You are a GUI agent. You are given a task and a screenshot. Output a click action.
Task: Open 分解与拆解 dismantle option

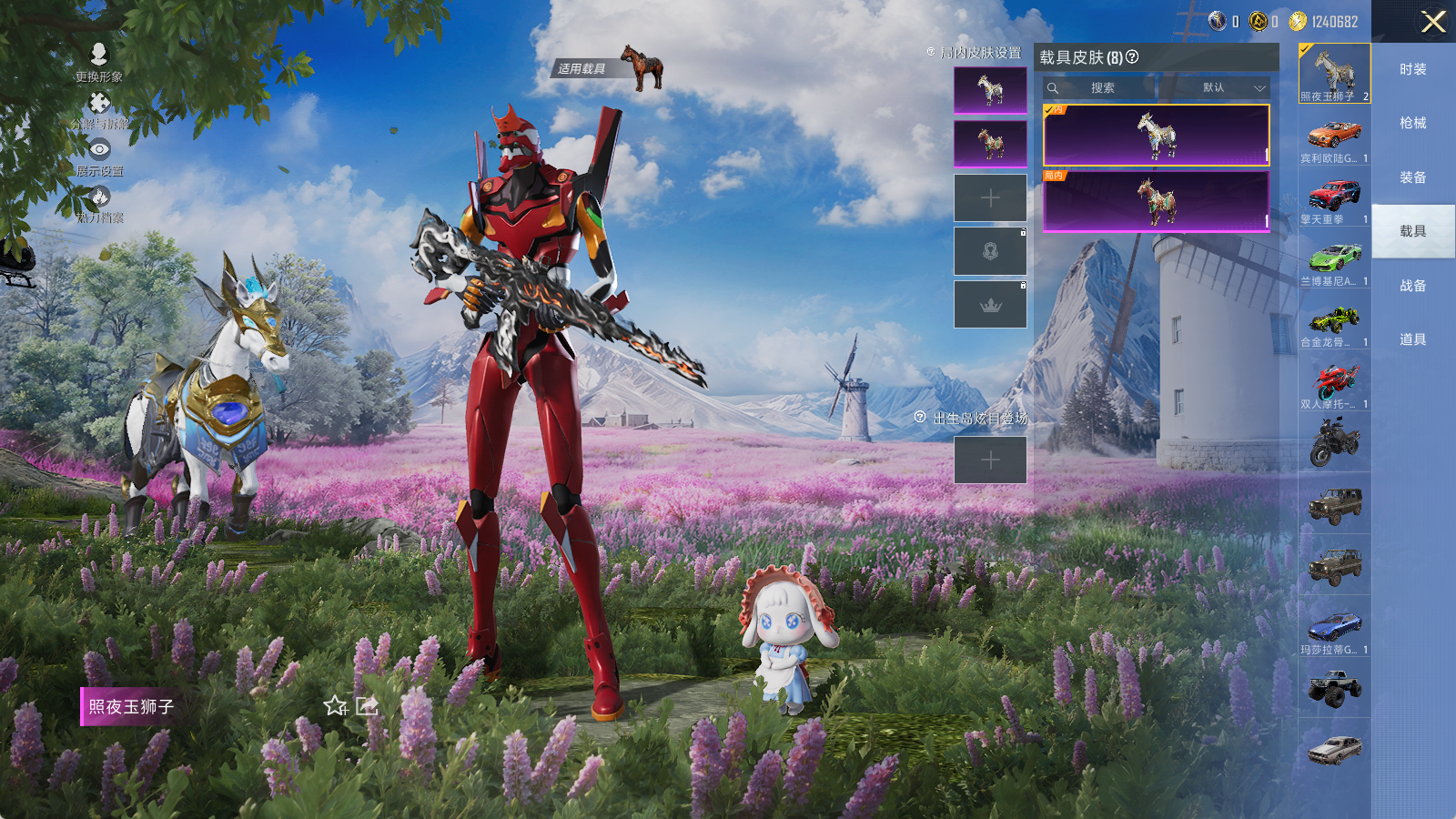(x=99, y=109)
